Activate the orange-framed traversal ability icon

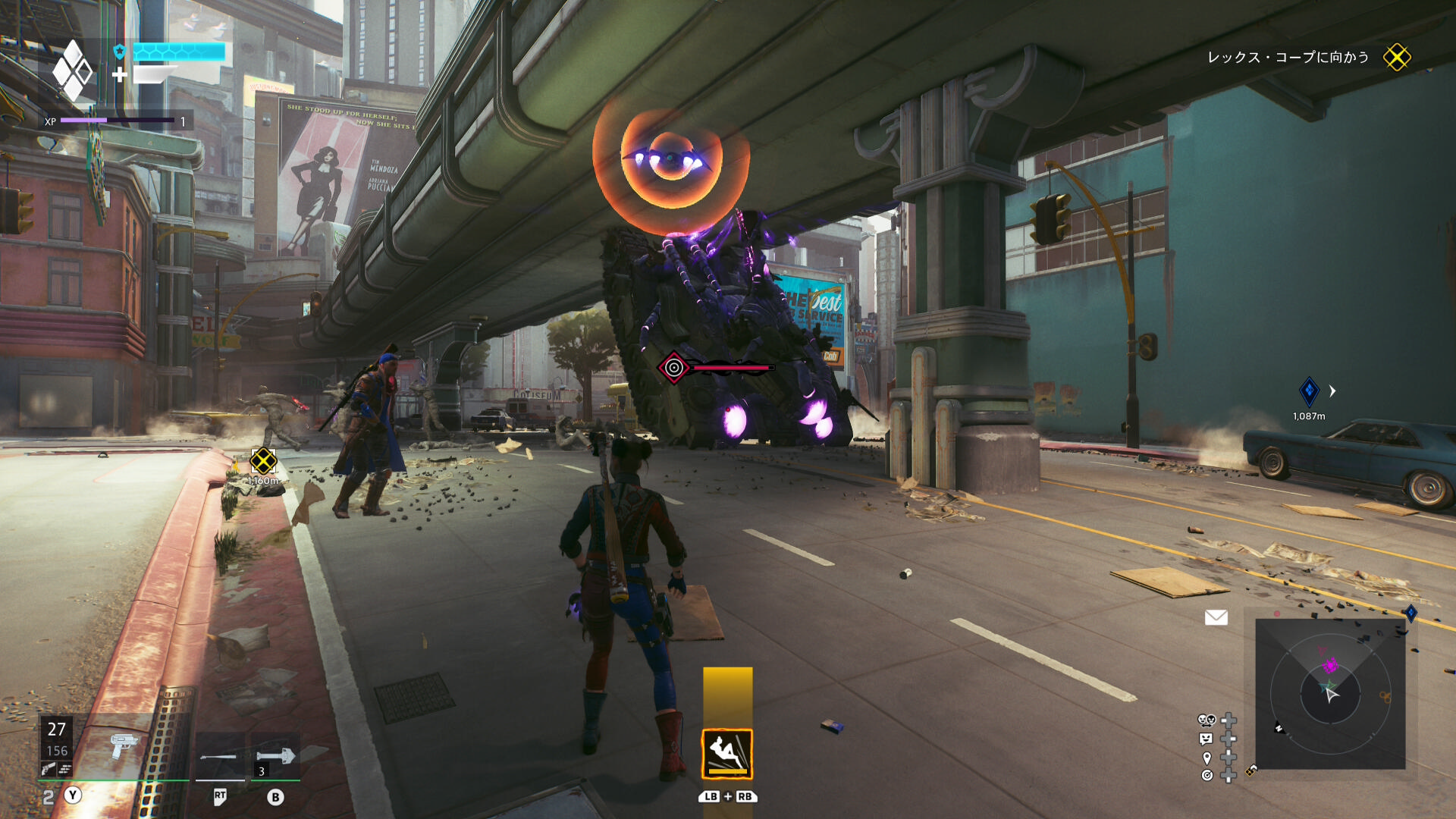726,754
